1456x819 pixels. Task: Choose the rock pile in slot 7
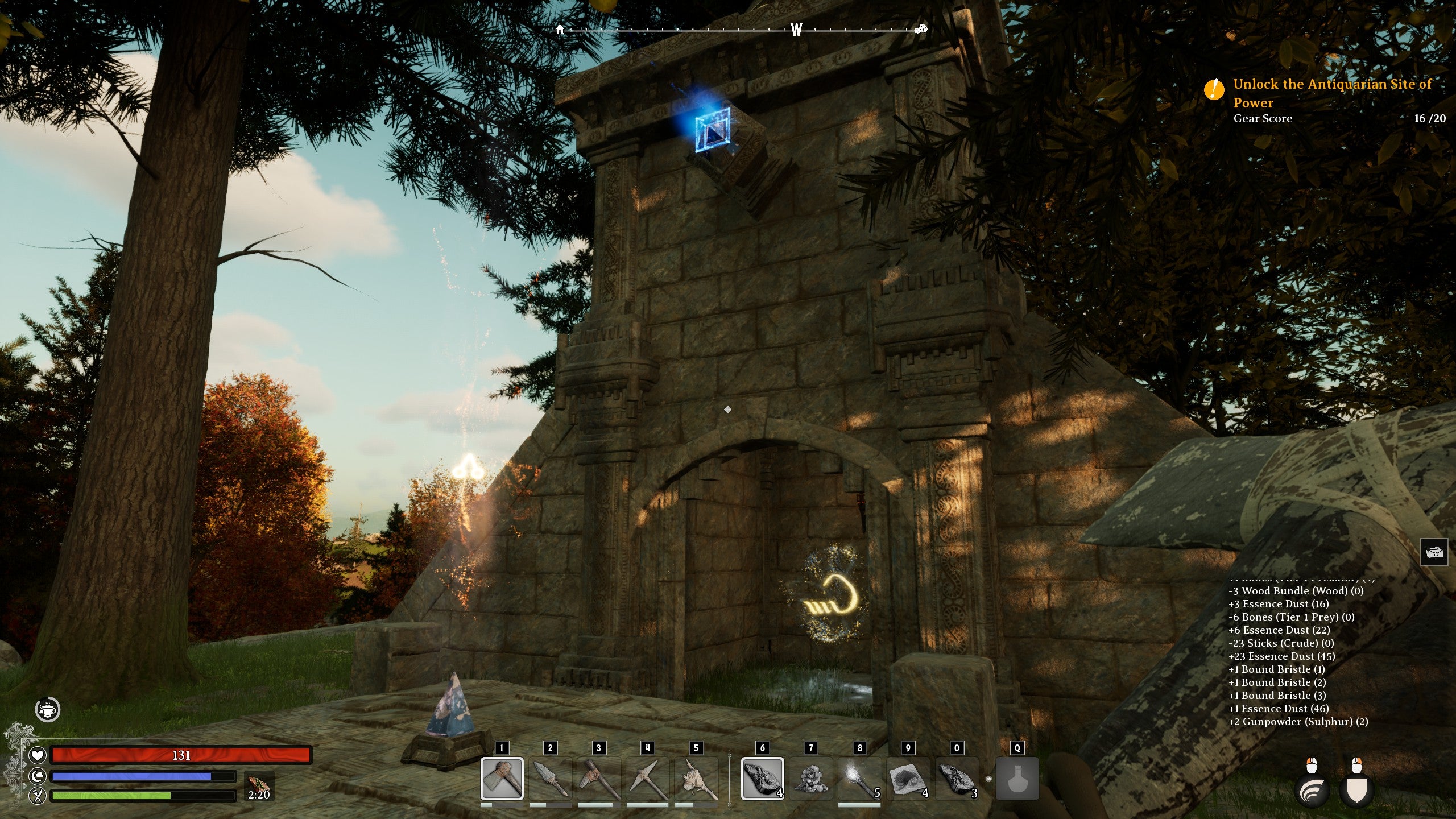pyautogui.click(x=811, y=778)
